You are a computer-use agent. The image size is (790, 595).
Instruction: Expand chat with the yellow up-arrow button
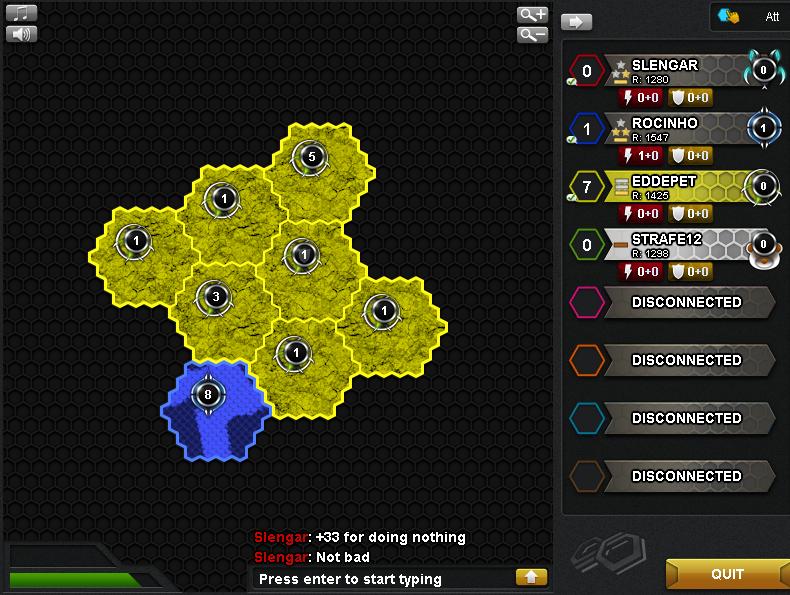(x=531, y=577)
